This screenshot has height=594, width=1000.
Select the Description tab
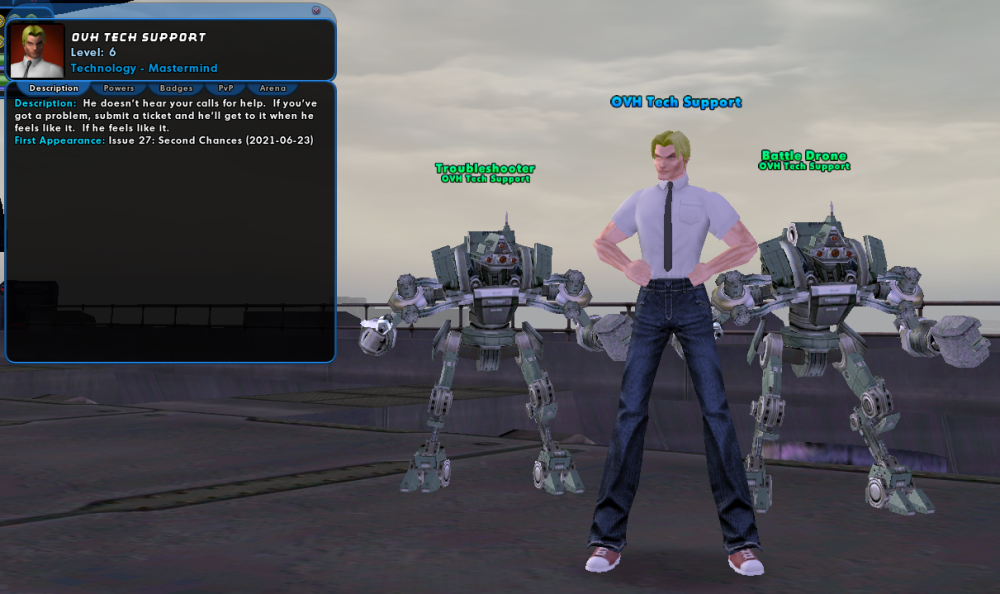coord(54,89)
